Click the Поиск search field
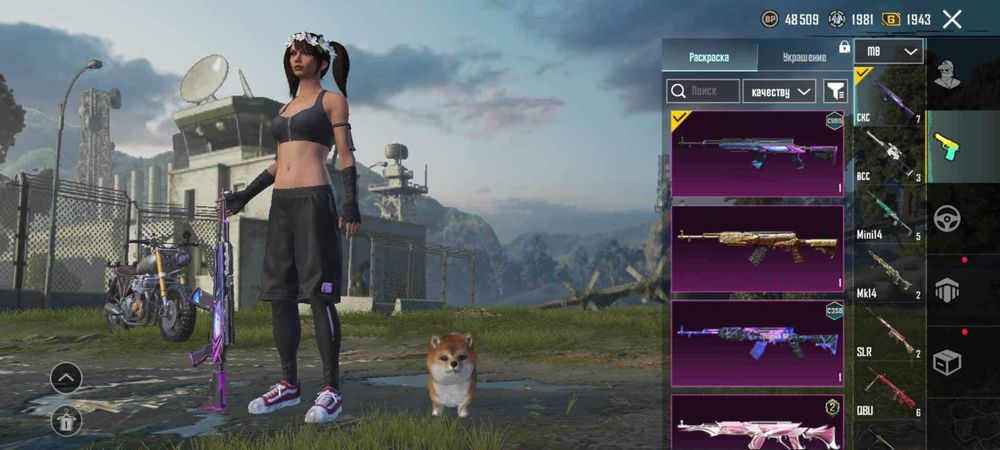Viewport: 1000px width, 450px height. tap(703, 91)
